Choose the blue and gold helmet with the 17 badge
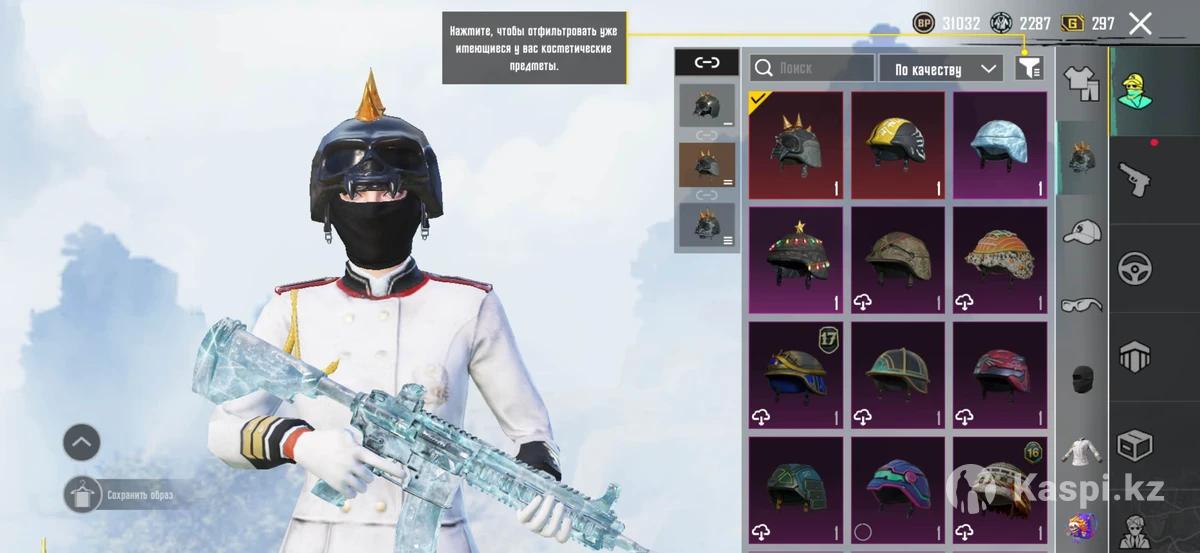The height and width of the screenshot is (553, 1200). tap(796, 374)
